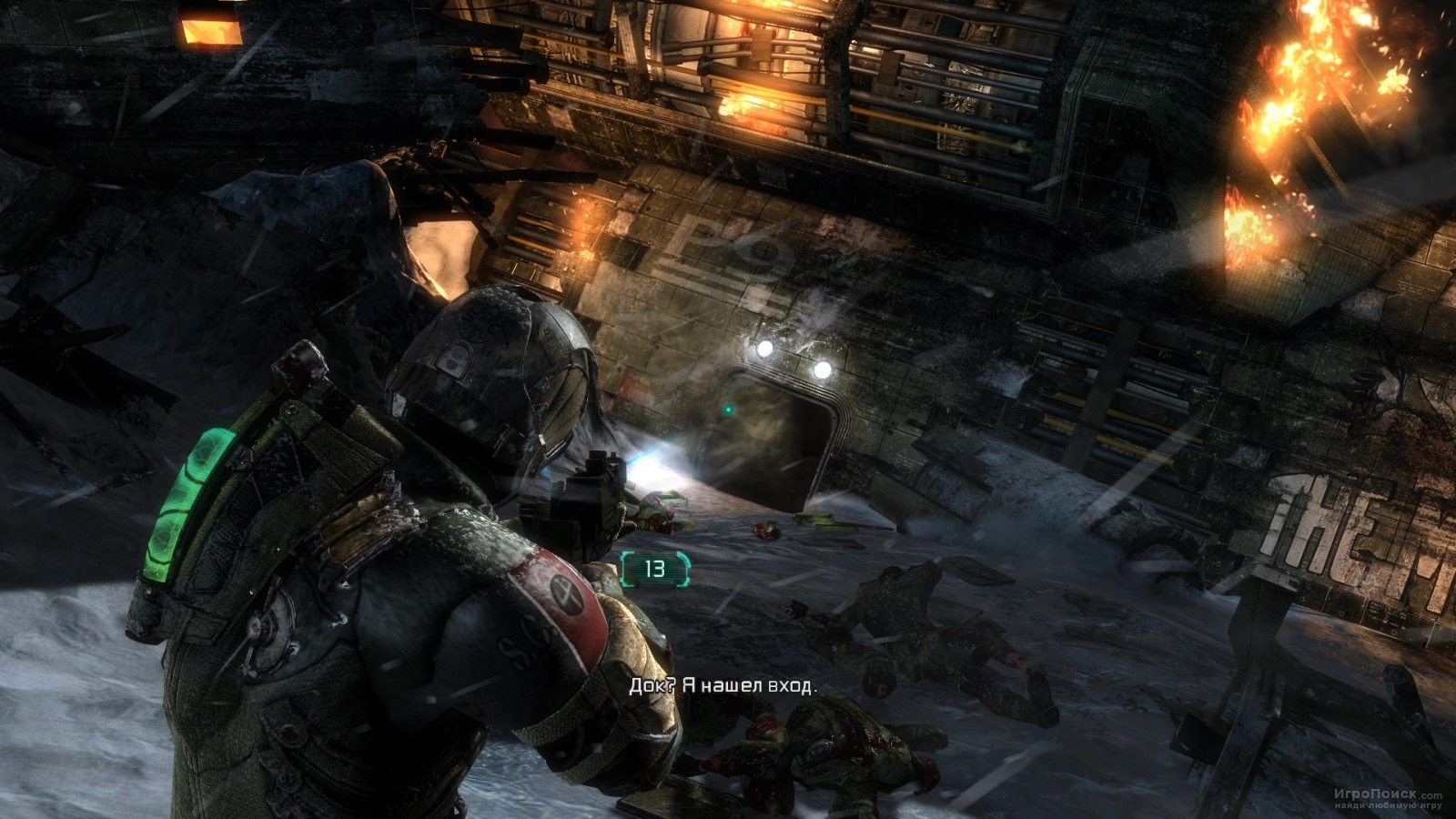Open the ИгроПоиск.com watermark link
1456x819 pixels.
(x=1390, y=794)
